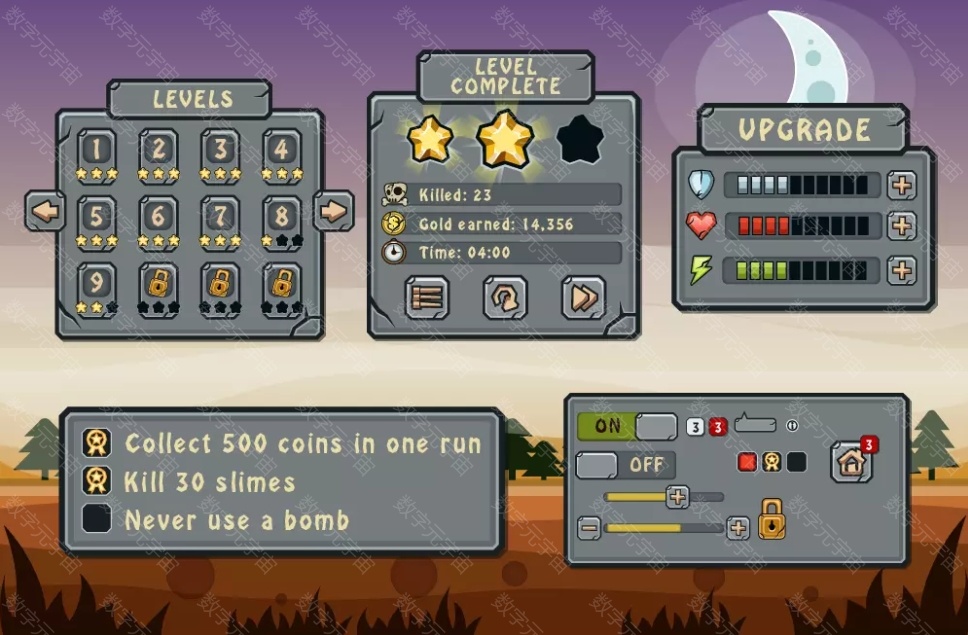This screenshot has height=635, width=968.
Task: Upgrade lightning energy with plus button
Action: click(902, 270)
